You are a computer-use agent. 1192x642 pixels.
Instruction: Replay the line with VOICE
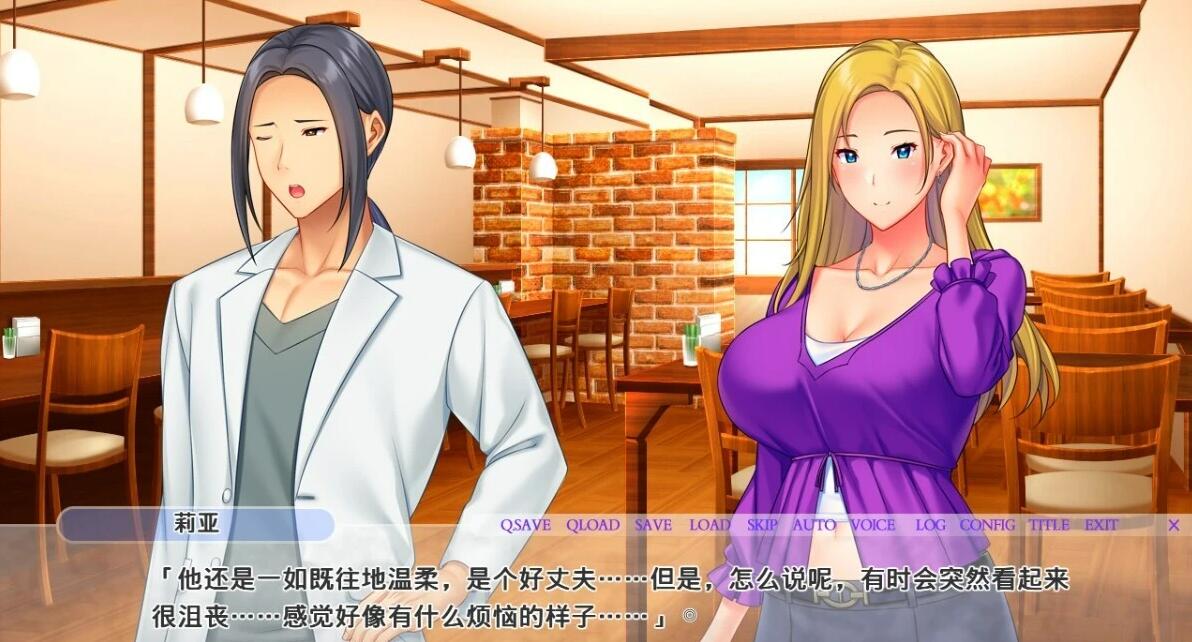point(873,525)
